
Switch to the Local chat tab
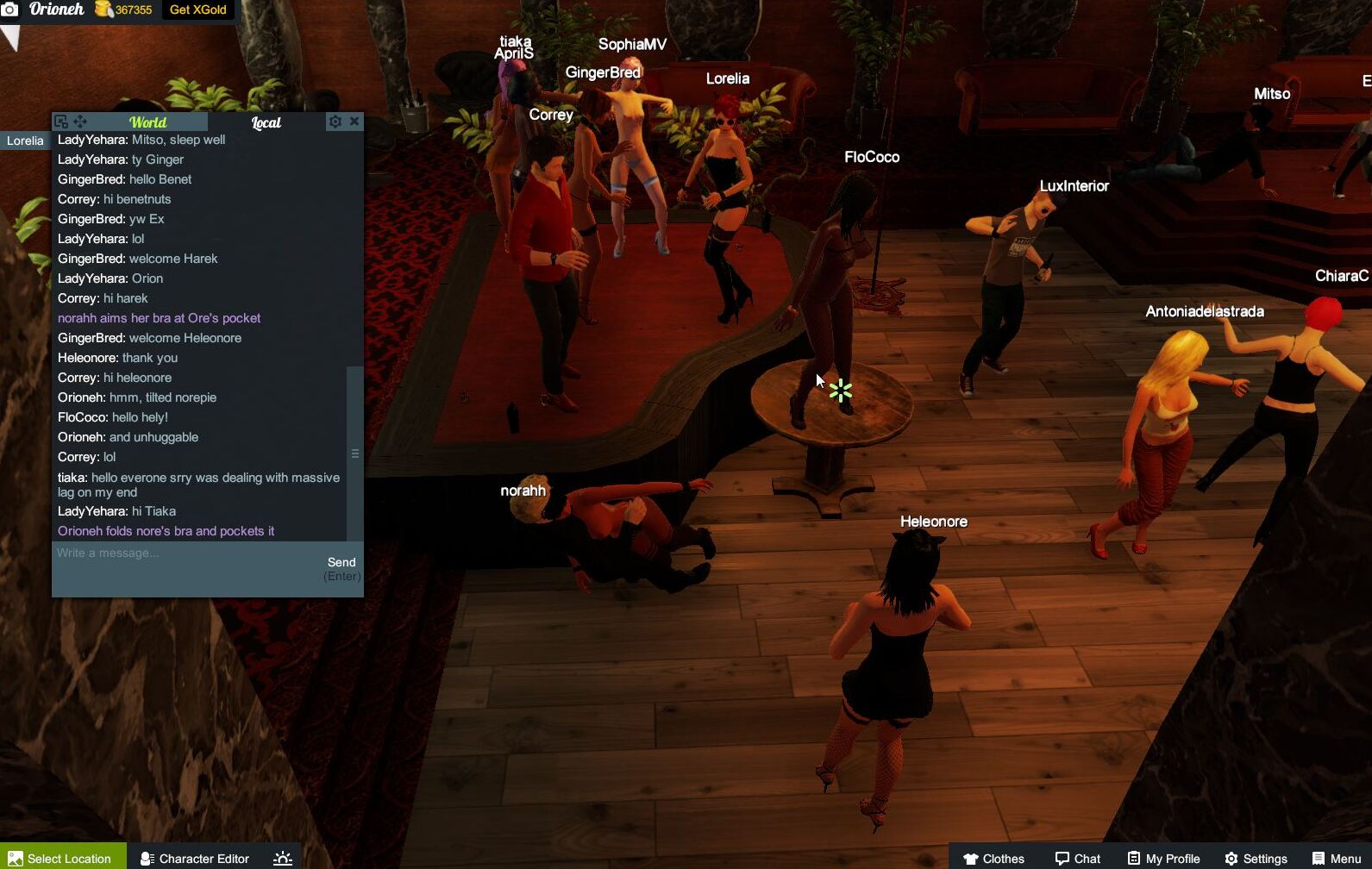(x=265, y=122)
